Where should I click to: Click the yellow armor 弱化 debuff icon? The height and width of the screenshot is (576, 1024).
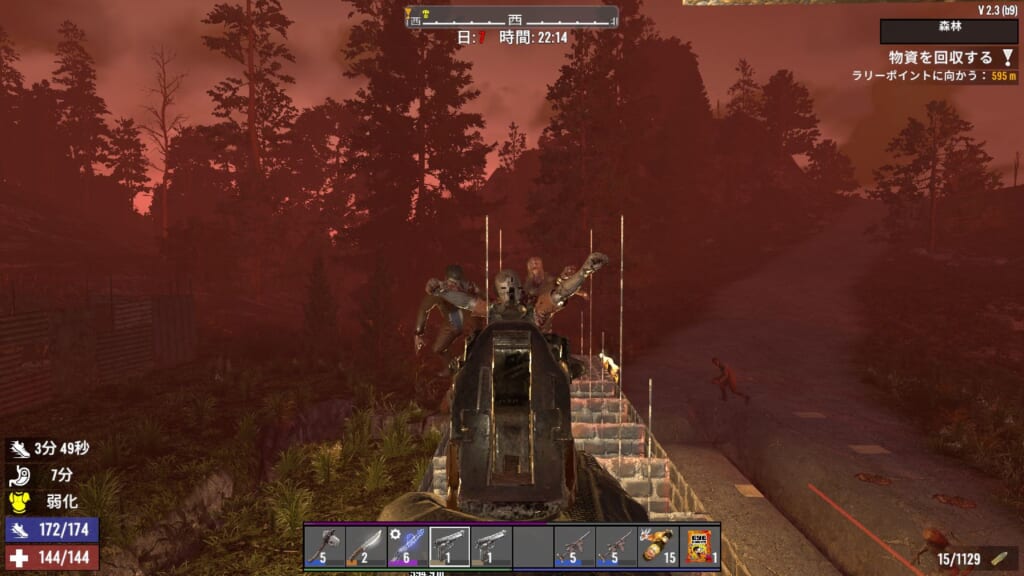(21, 501)
